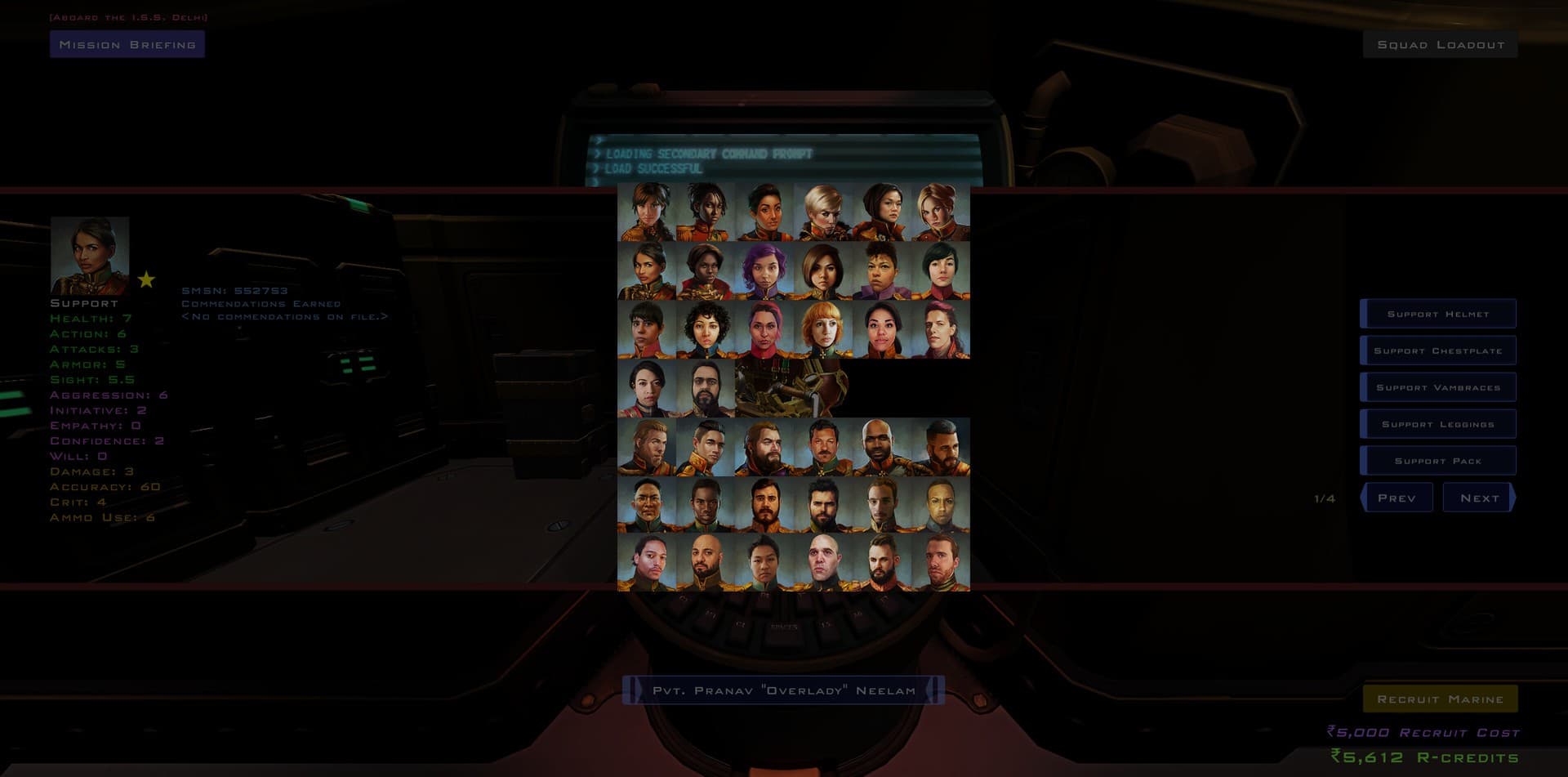
Task: Select the purple-haired female portrait
Action: (763, 267)
